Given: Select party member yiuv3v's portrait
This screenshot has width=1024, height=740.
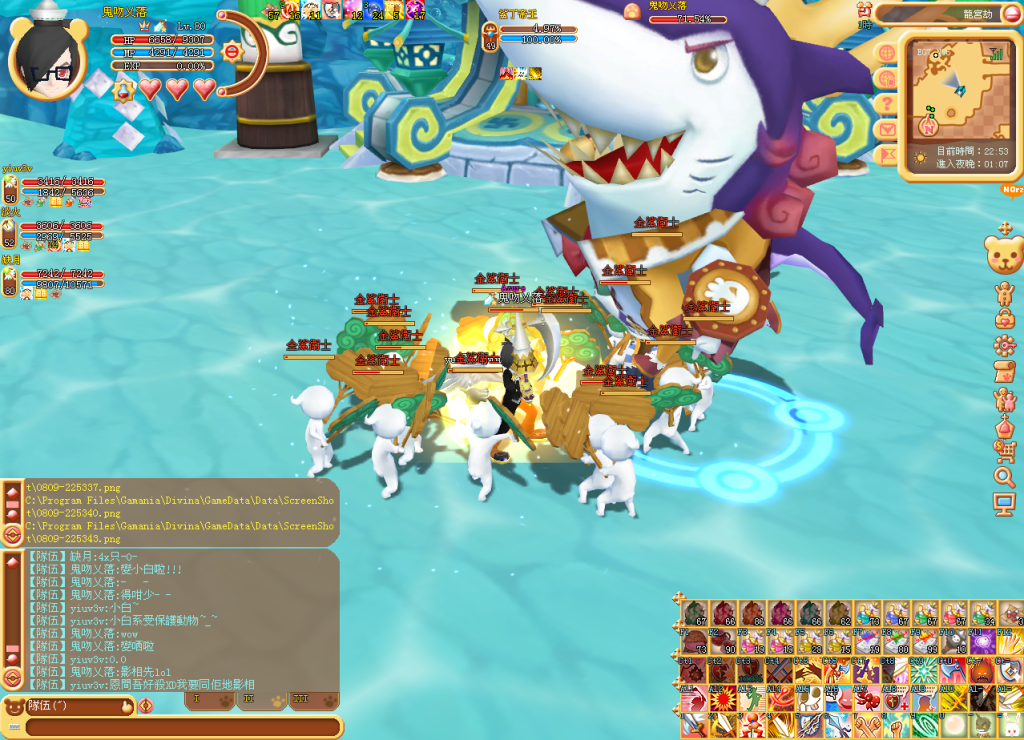Looking at the screenshot, I should [10, 188].
